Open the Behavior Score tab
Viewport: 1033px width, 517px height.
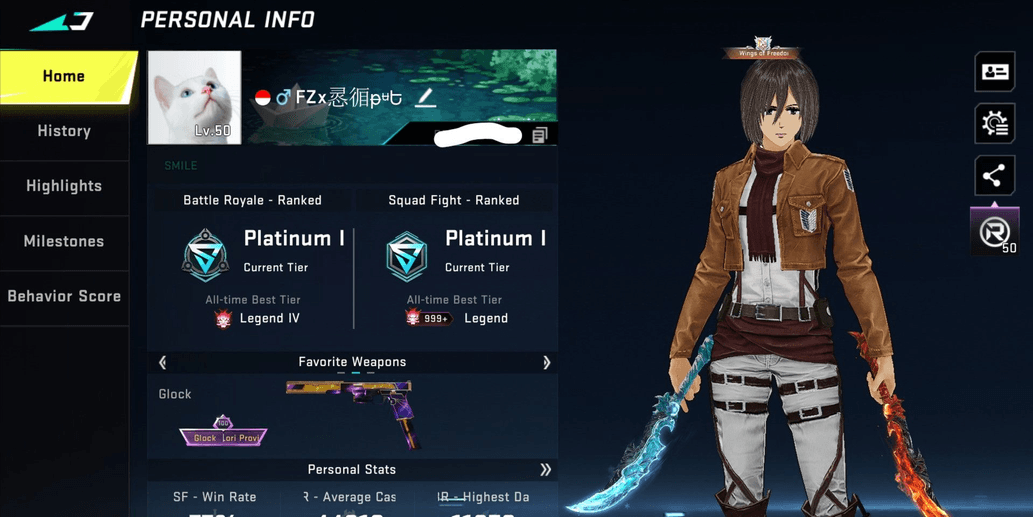[64, 296]
